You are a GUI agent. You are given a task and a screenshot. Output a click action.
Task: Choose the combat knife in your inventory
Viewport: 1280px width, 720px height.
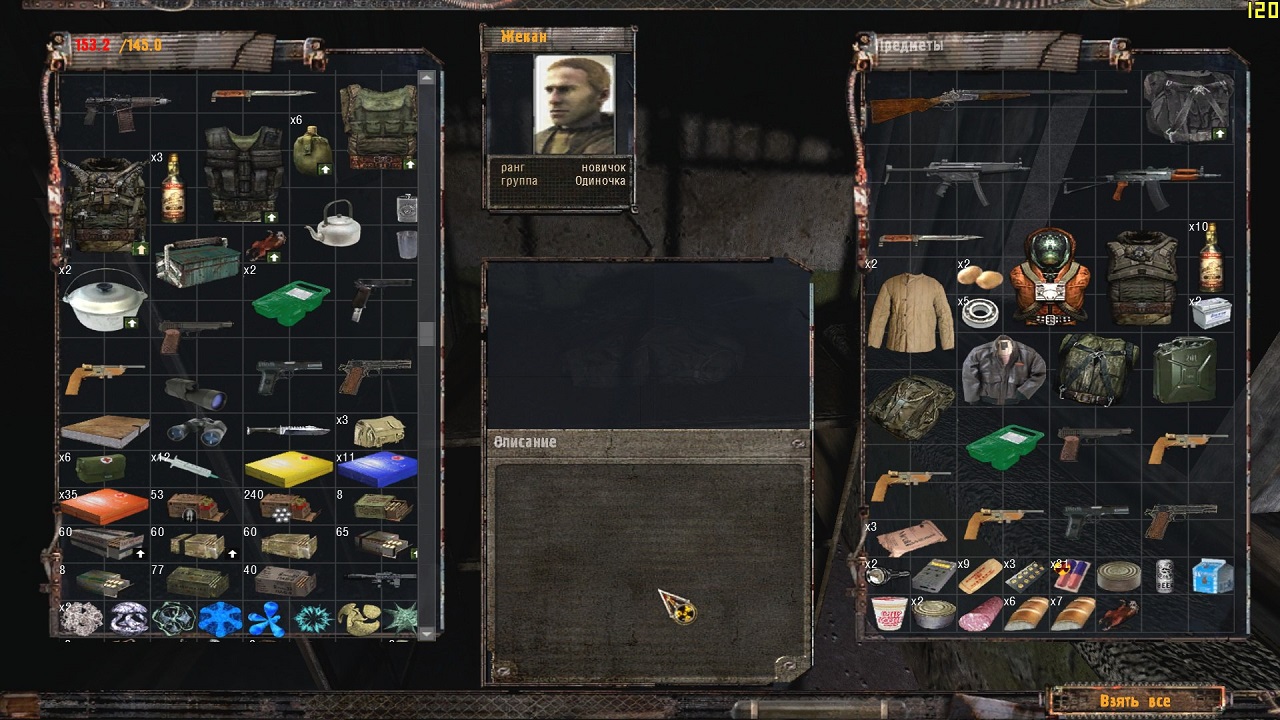287,430
